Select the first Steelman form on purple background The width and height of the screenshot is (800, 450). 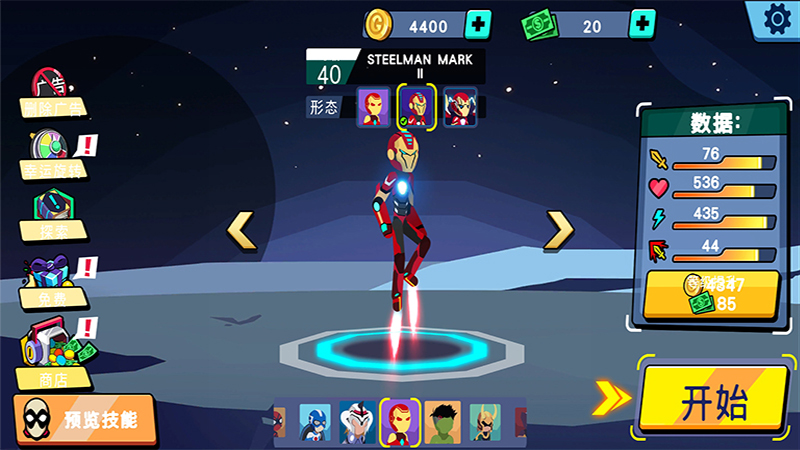[x=374, y=106]
